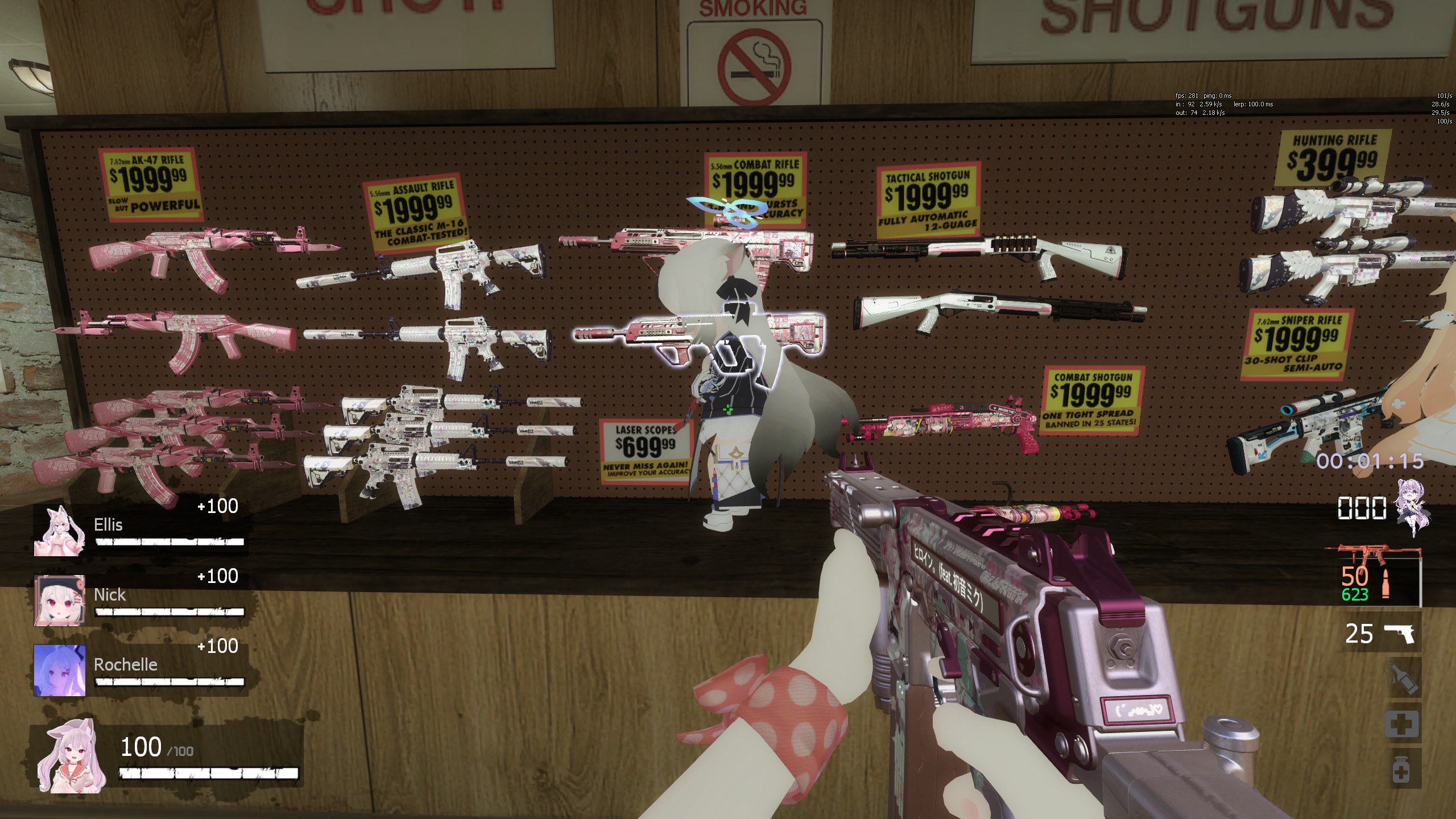Select Rochelle's teammate portrait
The width and height of the screenshot is (1456, 819).
[60, 671]
